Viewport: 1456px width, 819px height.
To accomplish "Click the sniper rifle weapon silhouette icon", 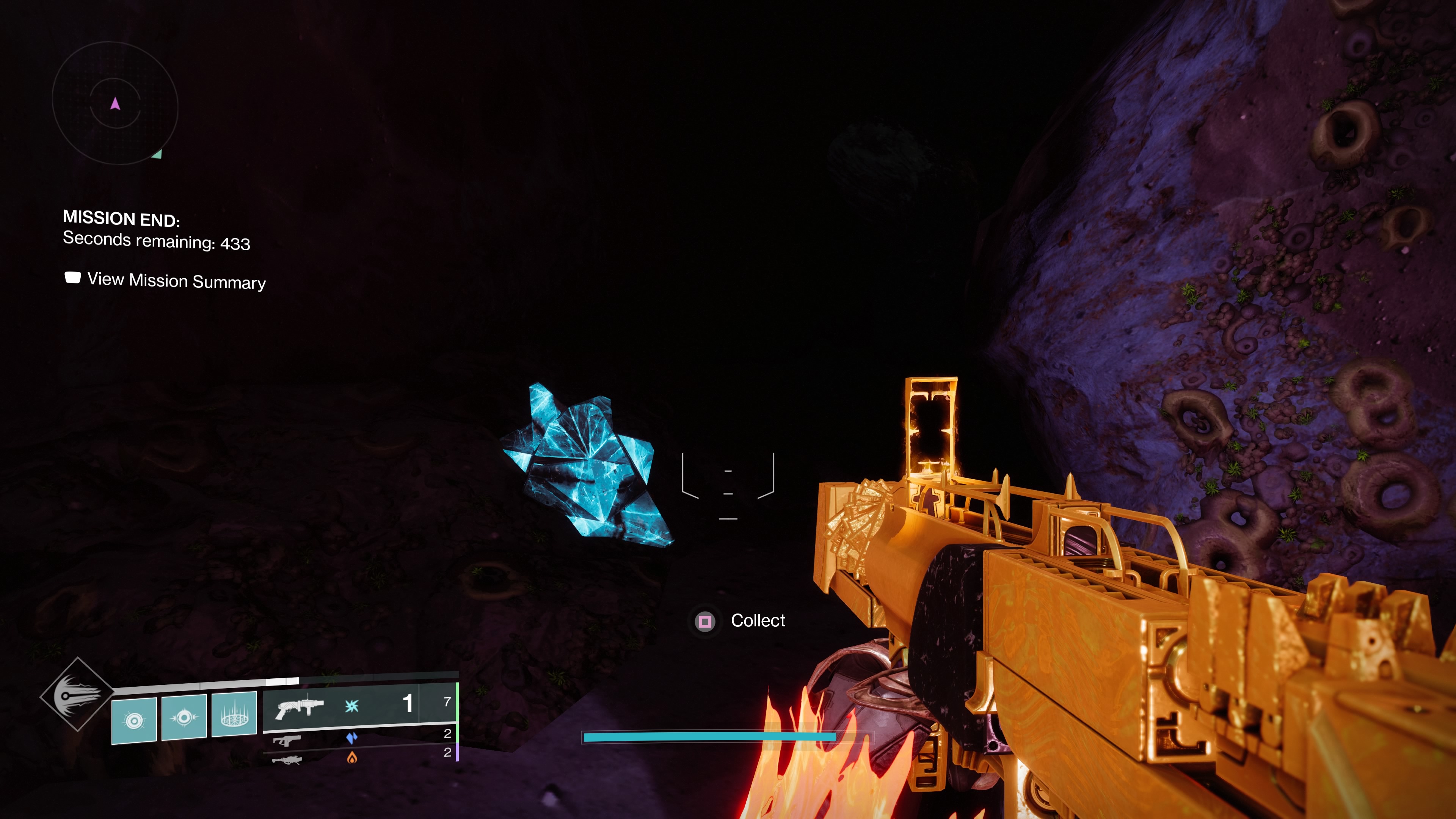I will pos(287,761).
